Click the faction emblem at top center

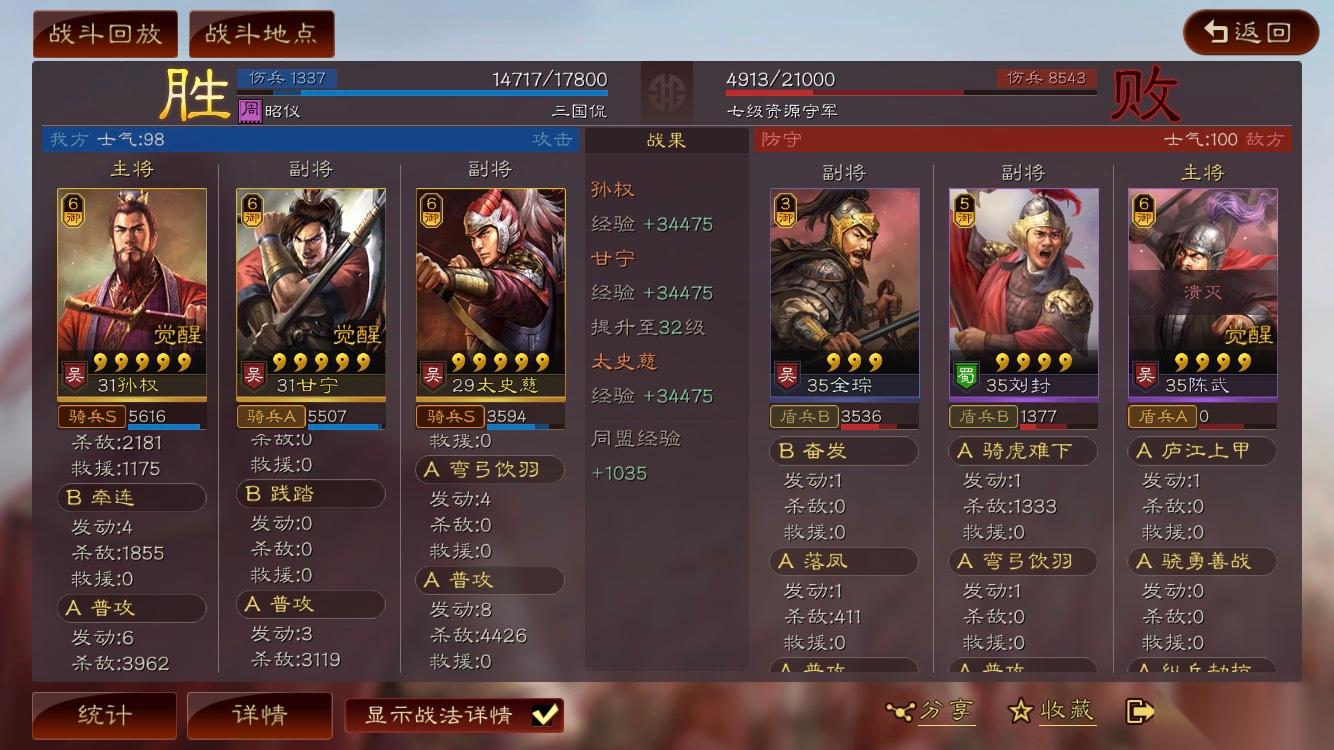tap(667, 93)
